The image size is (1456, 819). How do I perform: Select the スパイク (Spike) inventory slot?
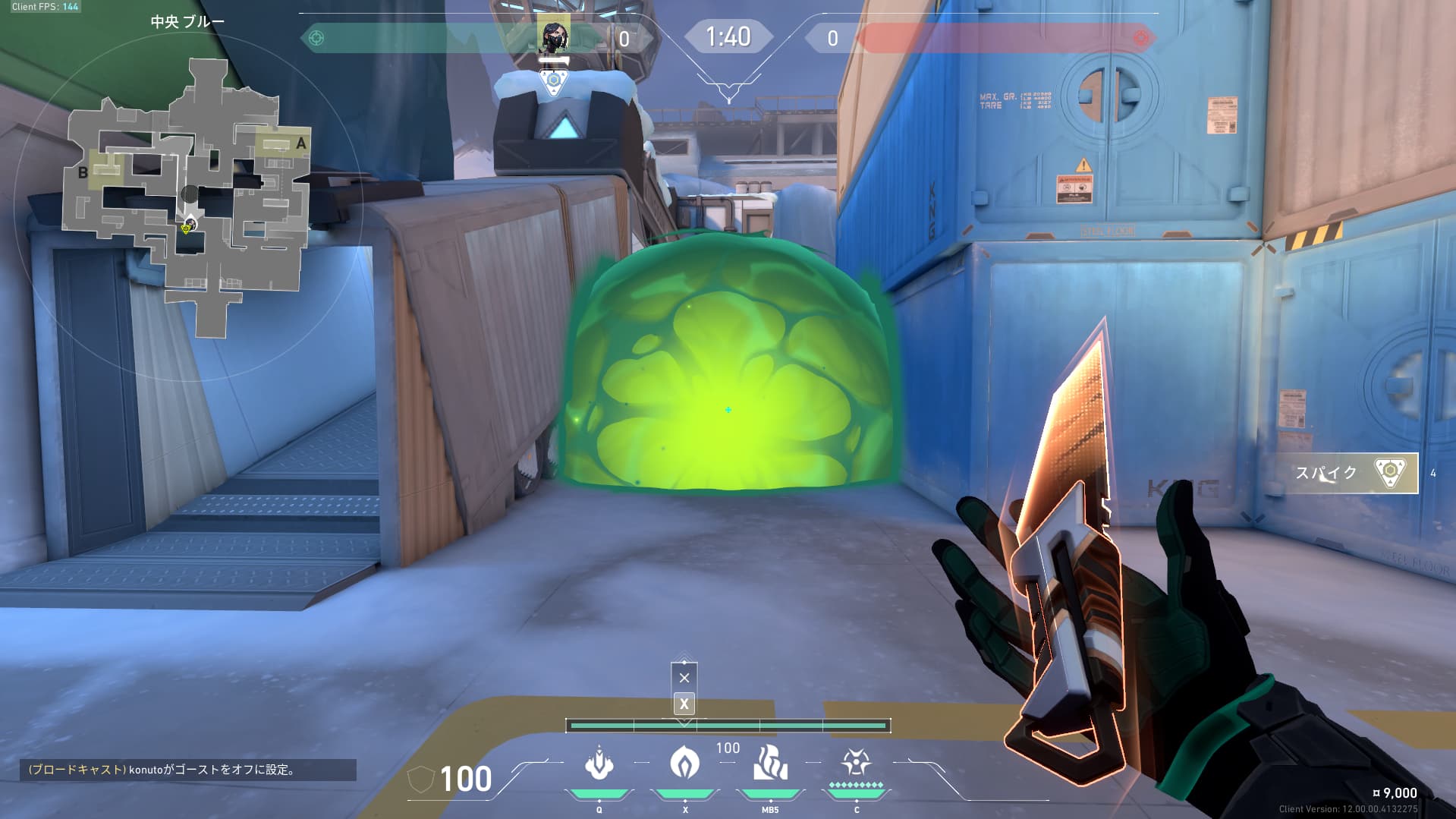coord(1351,473)
